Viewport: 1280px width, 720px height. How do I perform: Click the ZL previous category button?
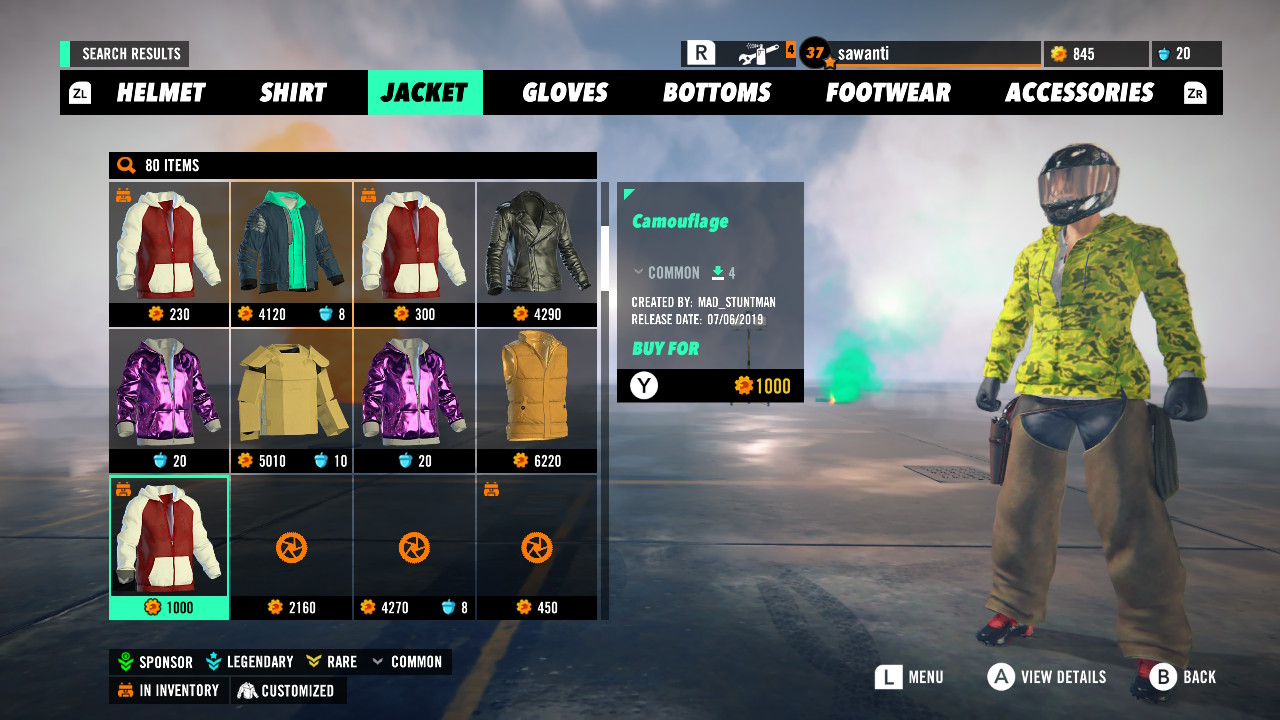79,92
